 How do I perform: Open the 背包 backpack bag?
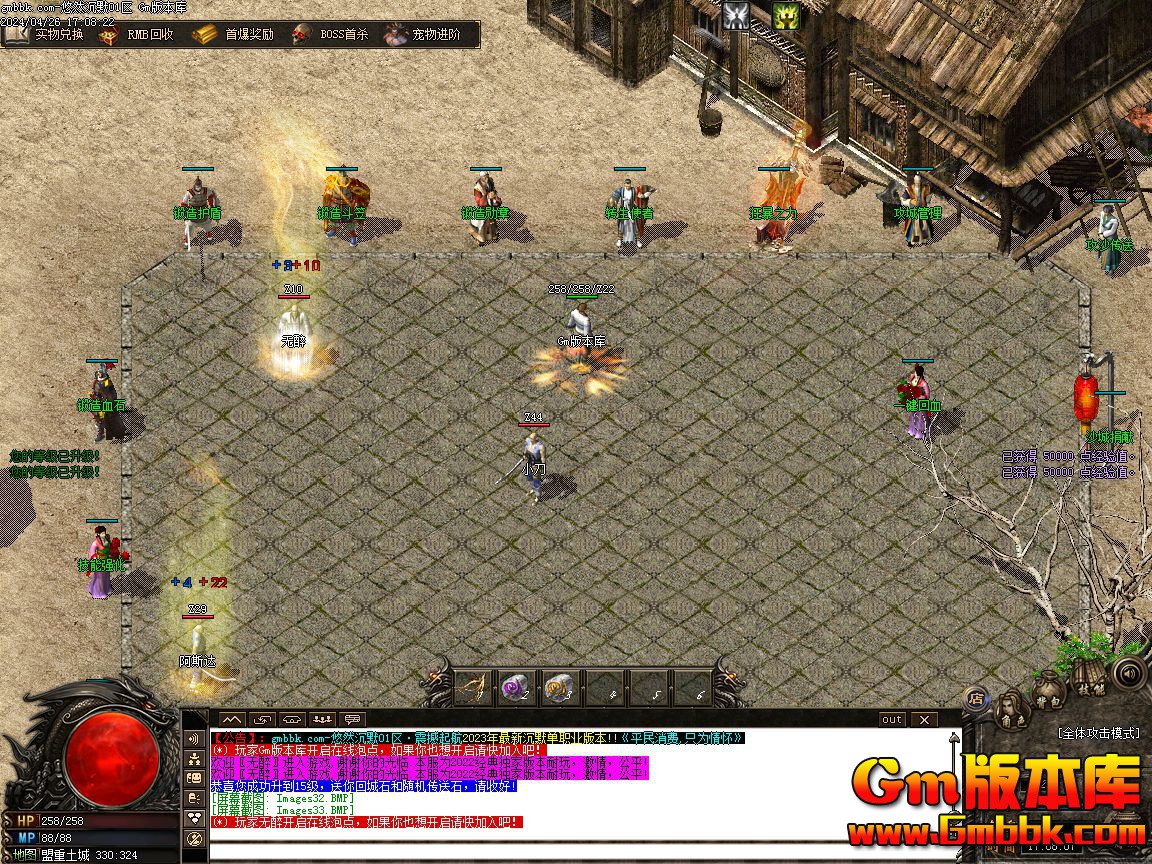click(x=1048, y=692)
